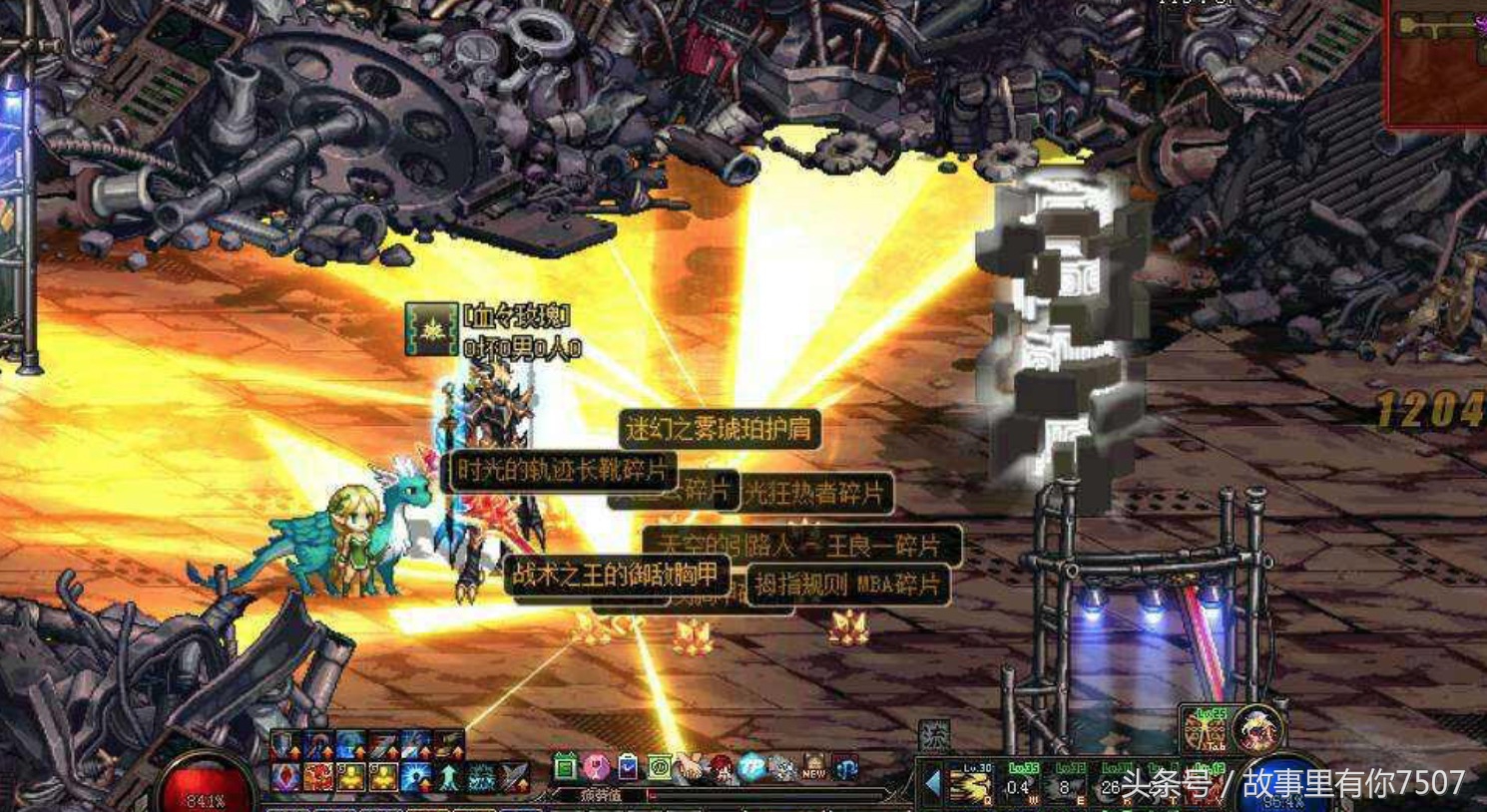The image size is (1487, 812).
Task: Select the red crystal buff icon
Action: 286,777
